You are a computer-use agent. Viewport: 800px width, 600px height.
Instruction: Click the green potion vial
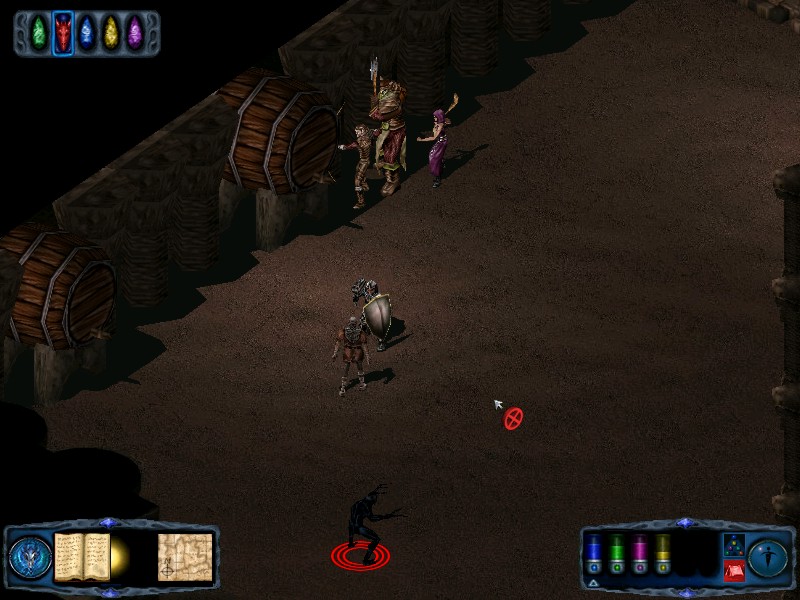click(617, 552)
